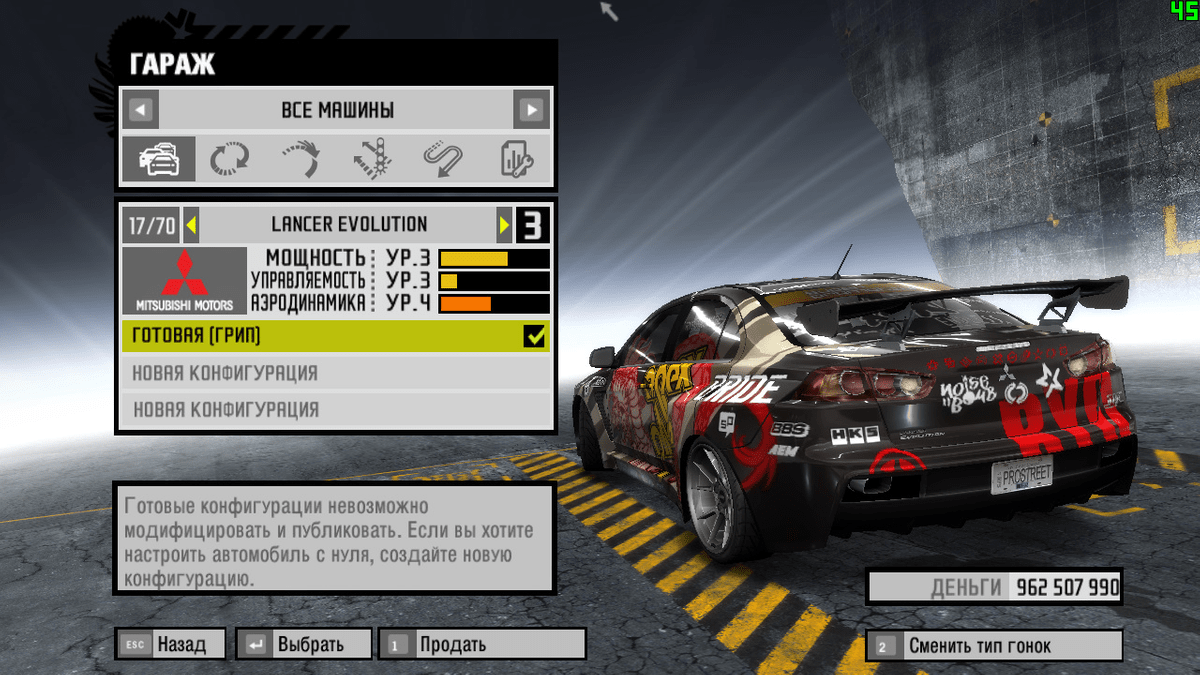This screenshot has width=1200, height=675.
Task: Click Сменить тип гонок button
Action: [x=994, y=646]
